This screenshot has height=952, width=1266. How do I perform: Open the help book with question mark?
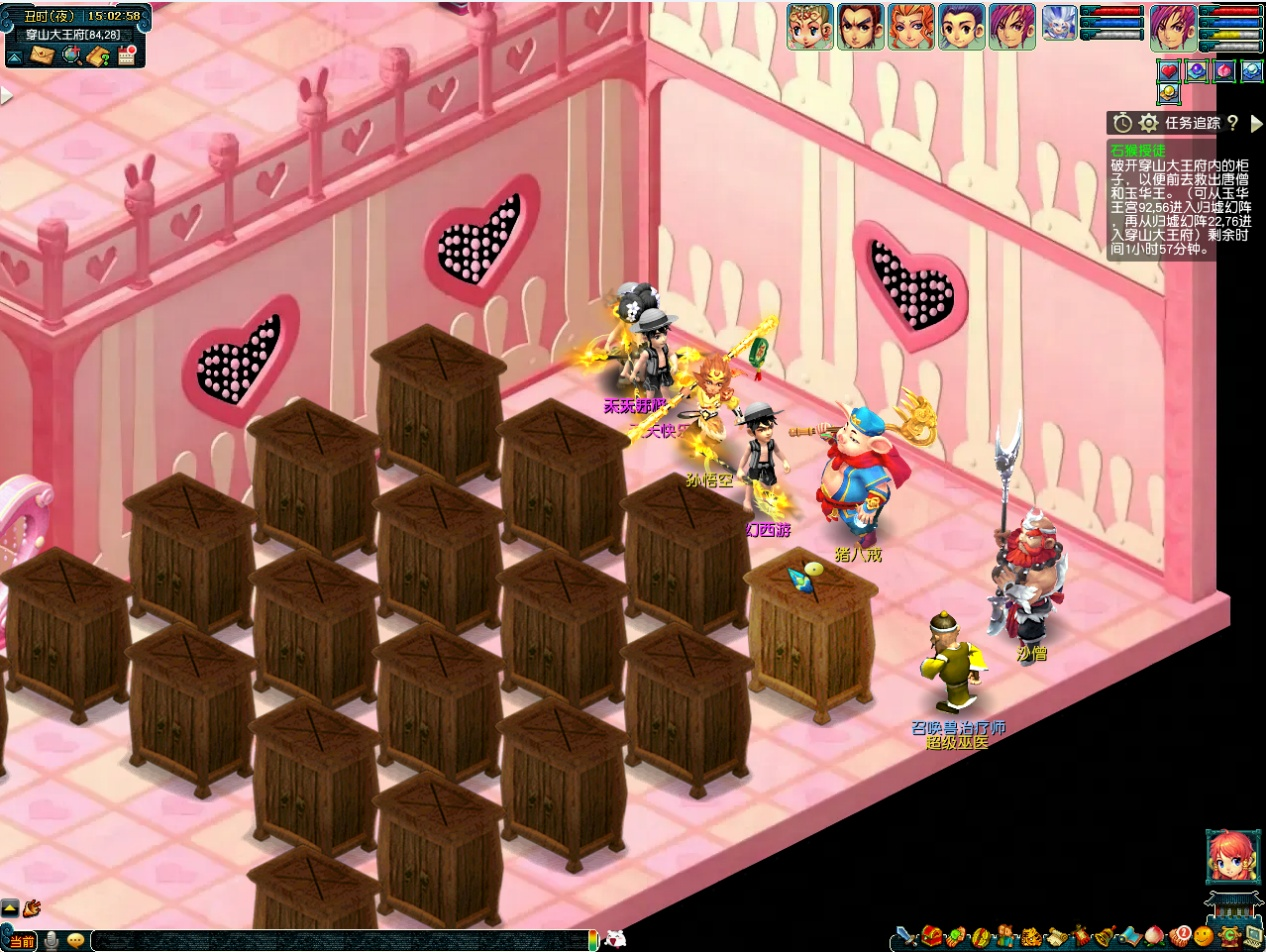[98, 56]
